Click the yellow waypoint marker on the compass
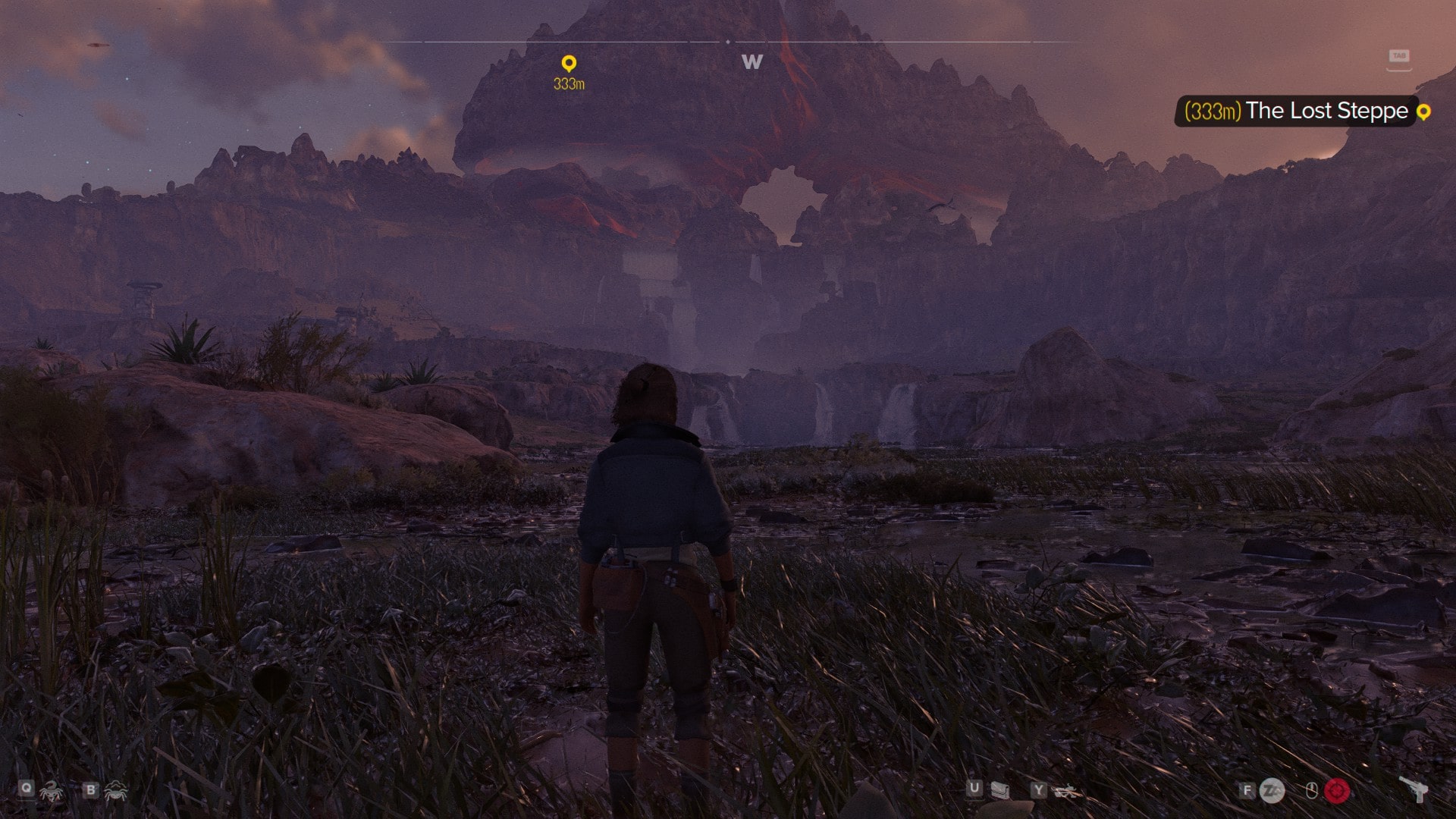 pyautogui.click(x=569, y=64)
